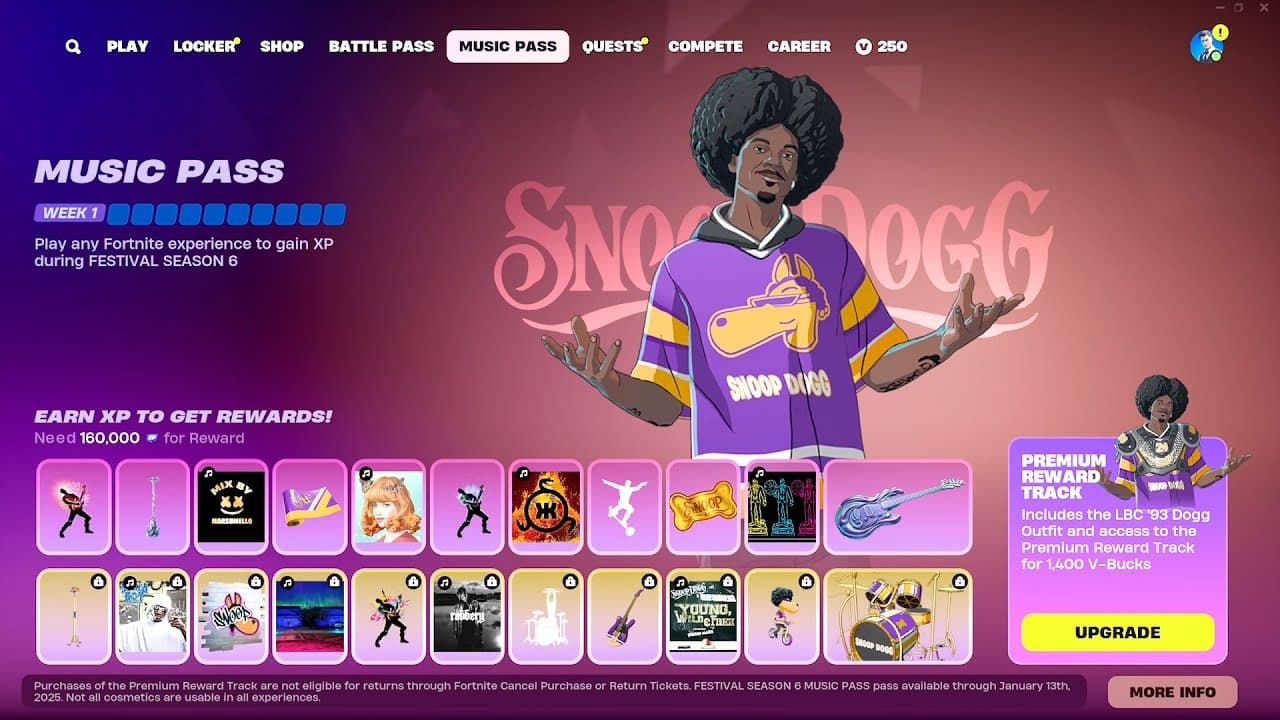
Task: Click the Snoop Dogg drum kit reward
Action: pyautogui.click(x=898, y=617)
